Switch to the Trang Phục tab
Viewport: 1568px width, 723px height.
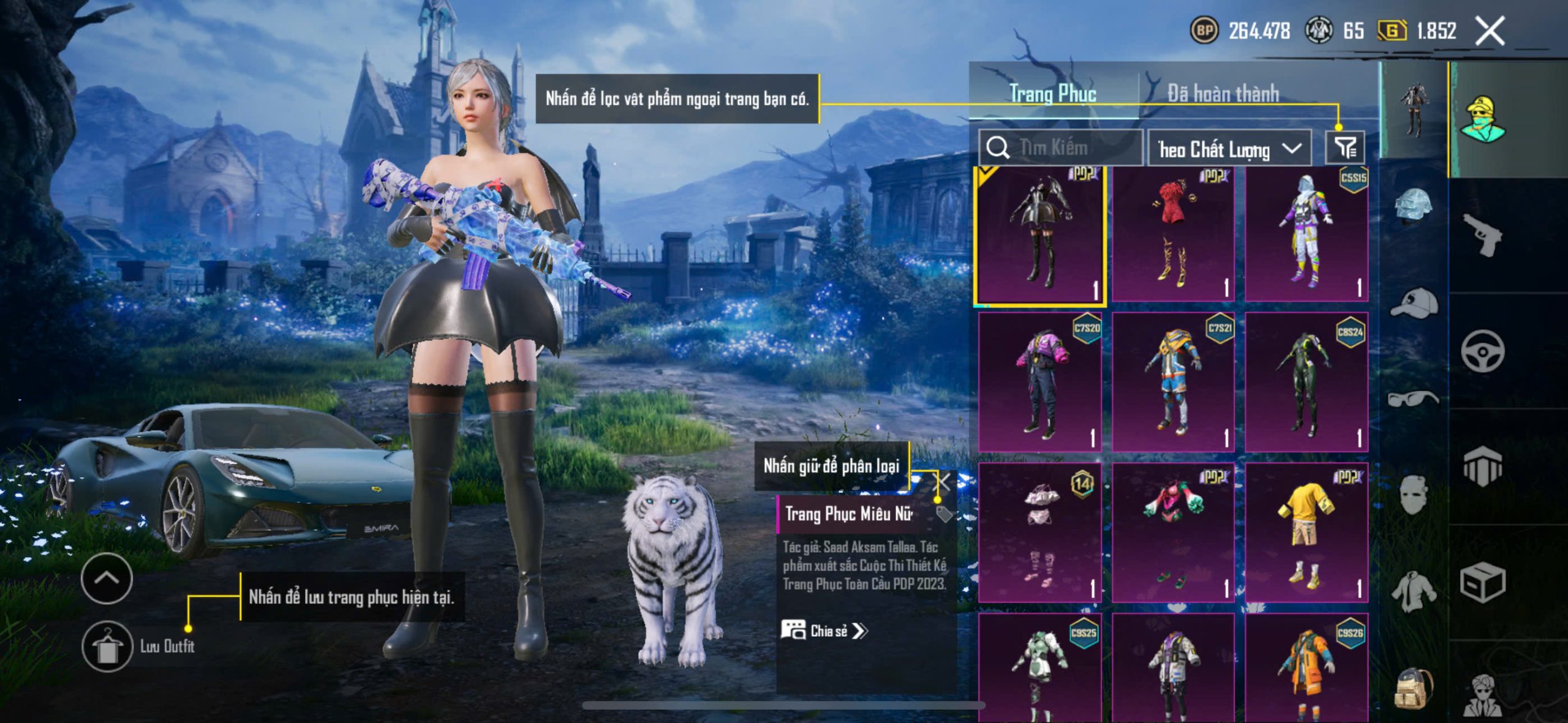(1052, 94)
